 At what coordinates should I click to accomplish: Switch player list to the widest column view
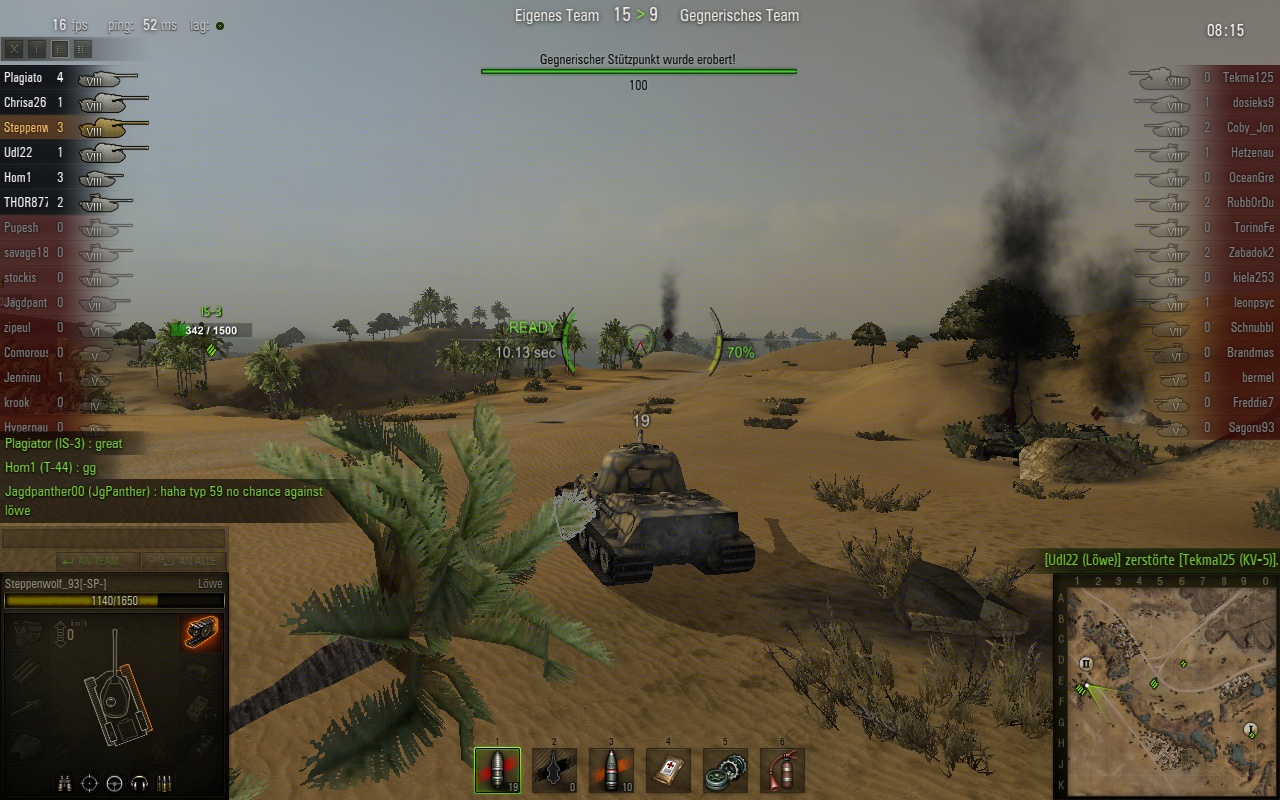83,48
